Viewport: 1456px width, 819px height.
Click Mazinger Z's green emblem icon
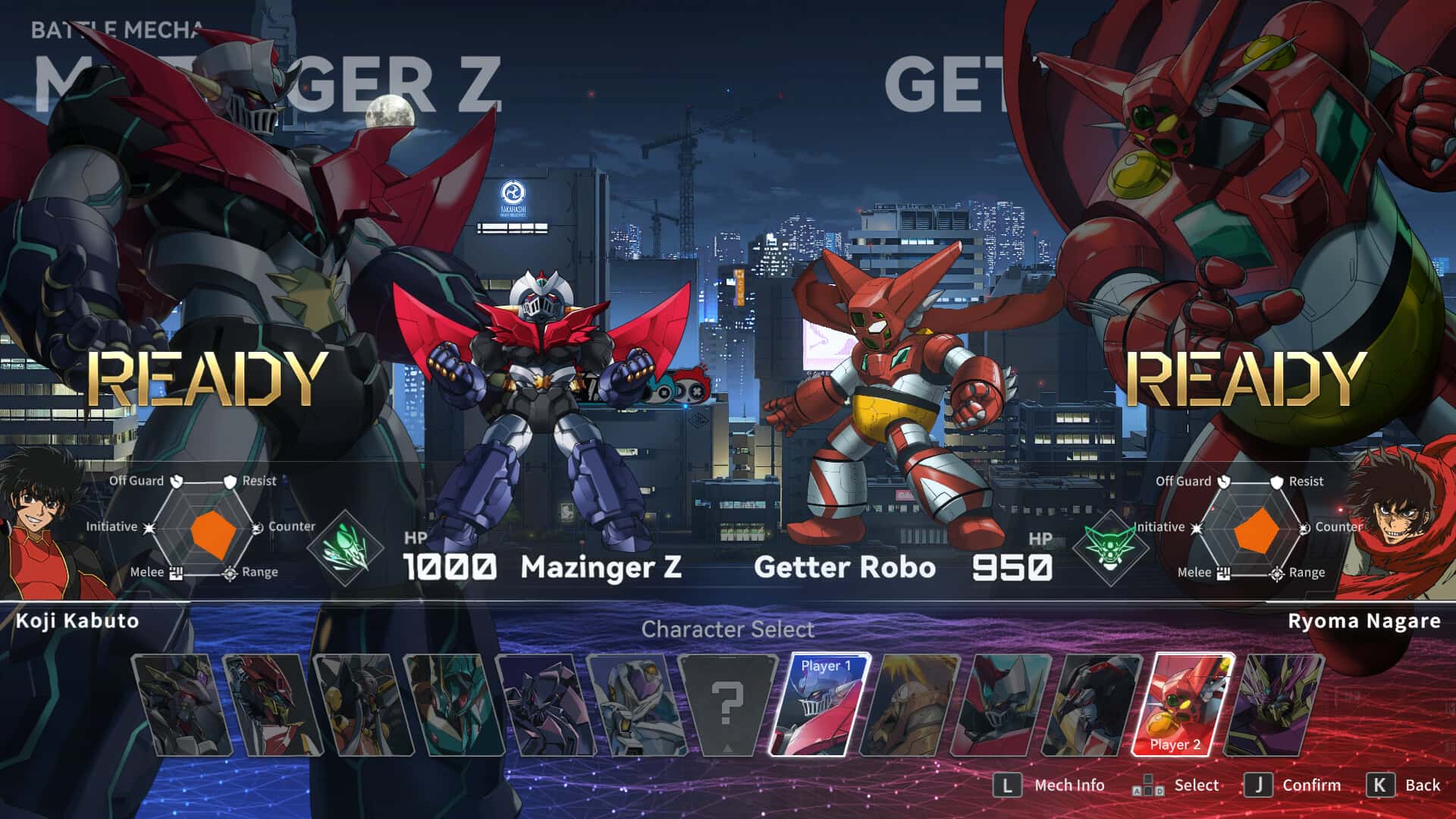point(347,548)
